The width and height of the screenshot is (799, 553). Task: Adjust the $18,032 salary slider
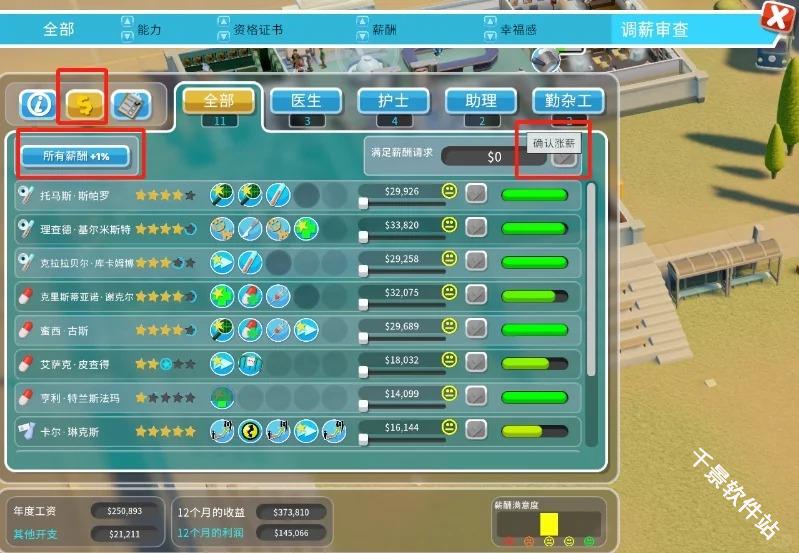pos(363,372)
